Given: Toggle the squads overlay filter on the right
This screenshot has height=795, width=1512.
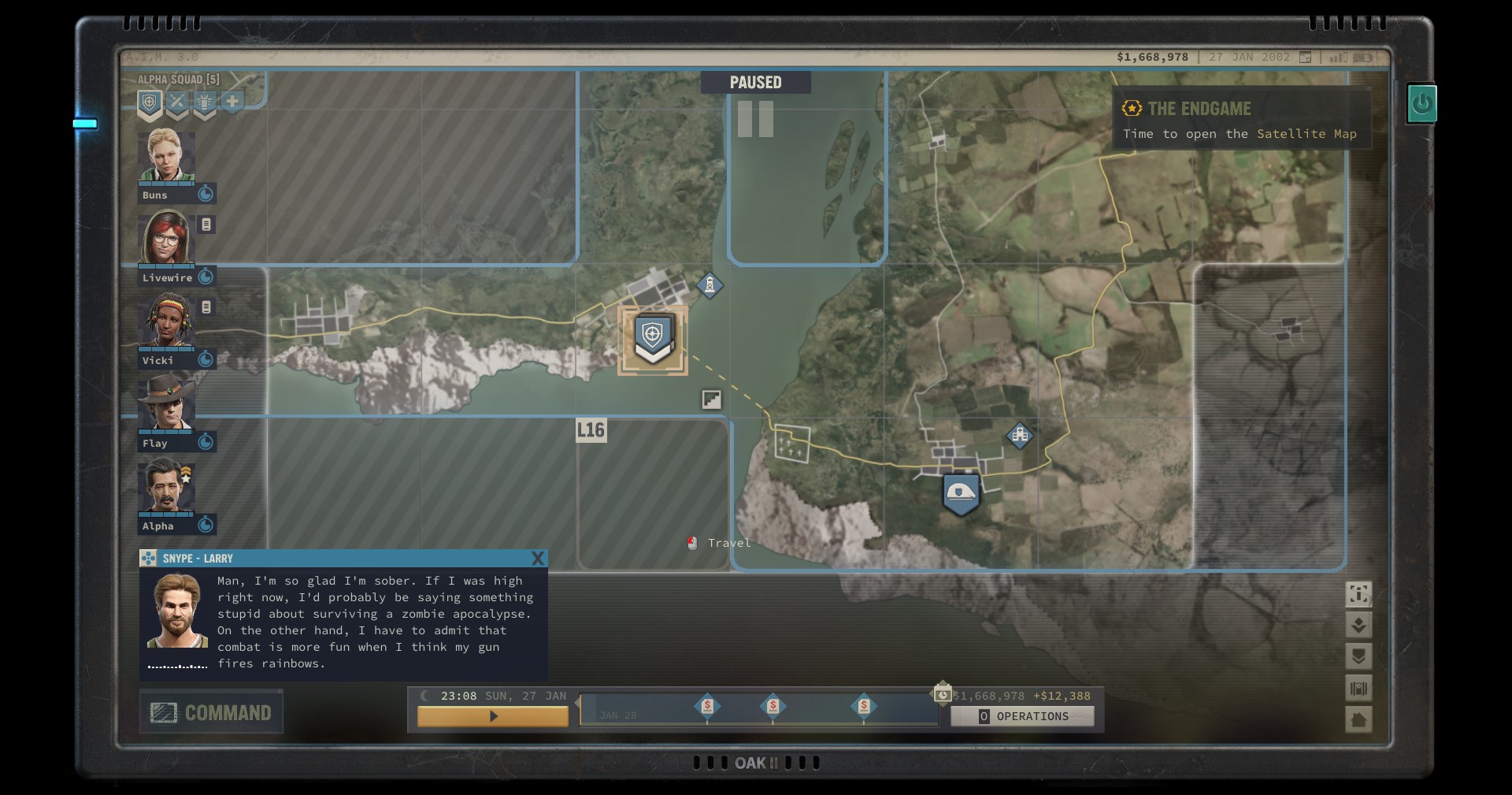Looking at the screenshot, I should point(1358,656).
